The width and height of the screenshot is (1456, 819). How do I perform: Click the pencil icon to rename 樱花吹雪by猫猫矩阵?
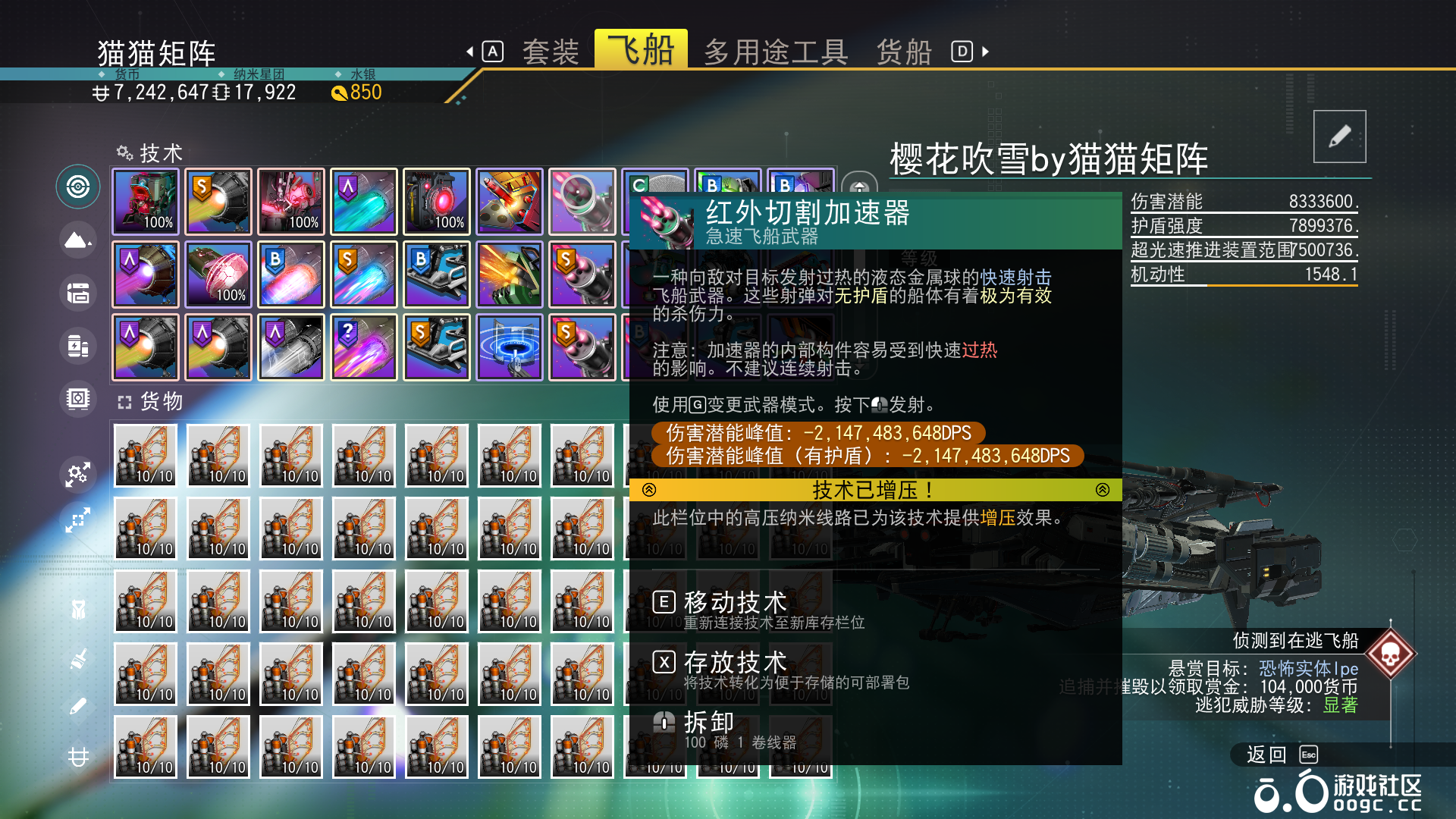[x=1339, y=136]
